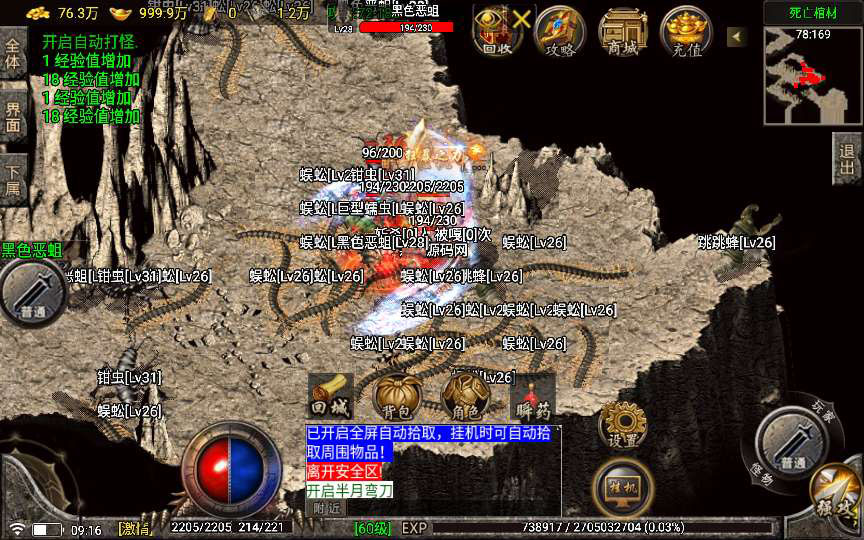Switch to the 全体 chat tab

tap(13, 54)
